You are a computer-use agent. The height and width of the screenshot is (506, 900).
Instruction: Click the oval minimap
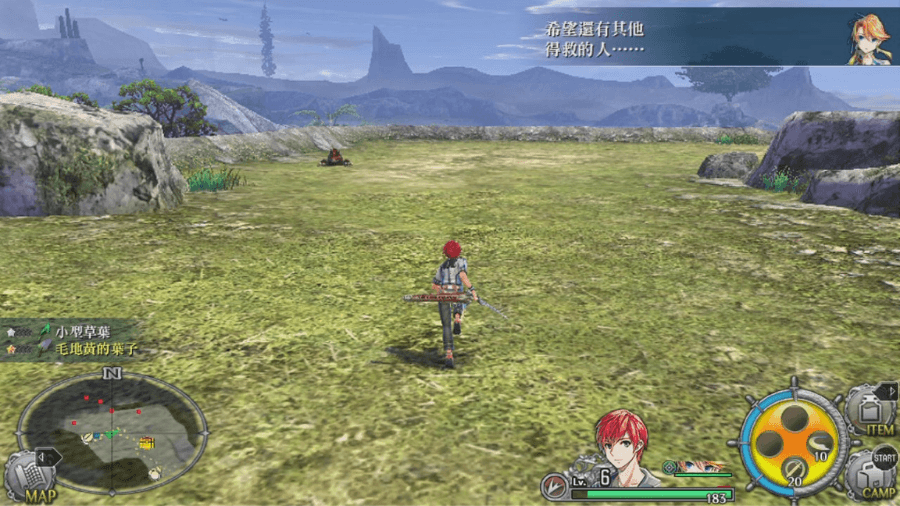112,432
